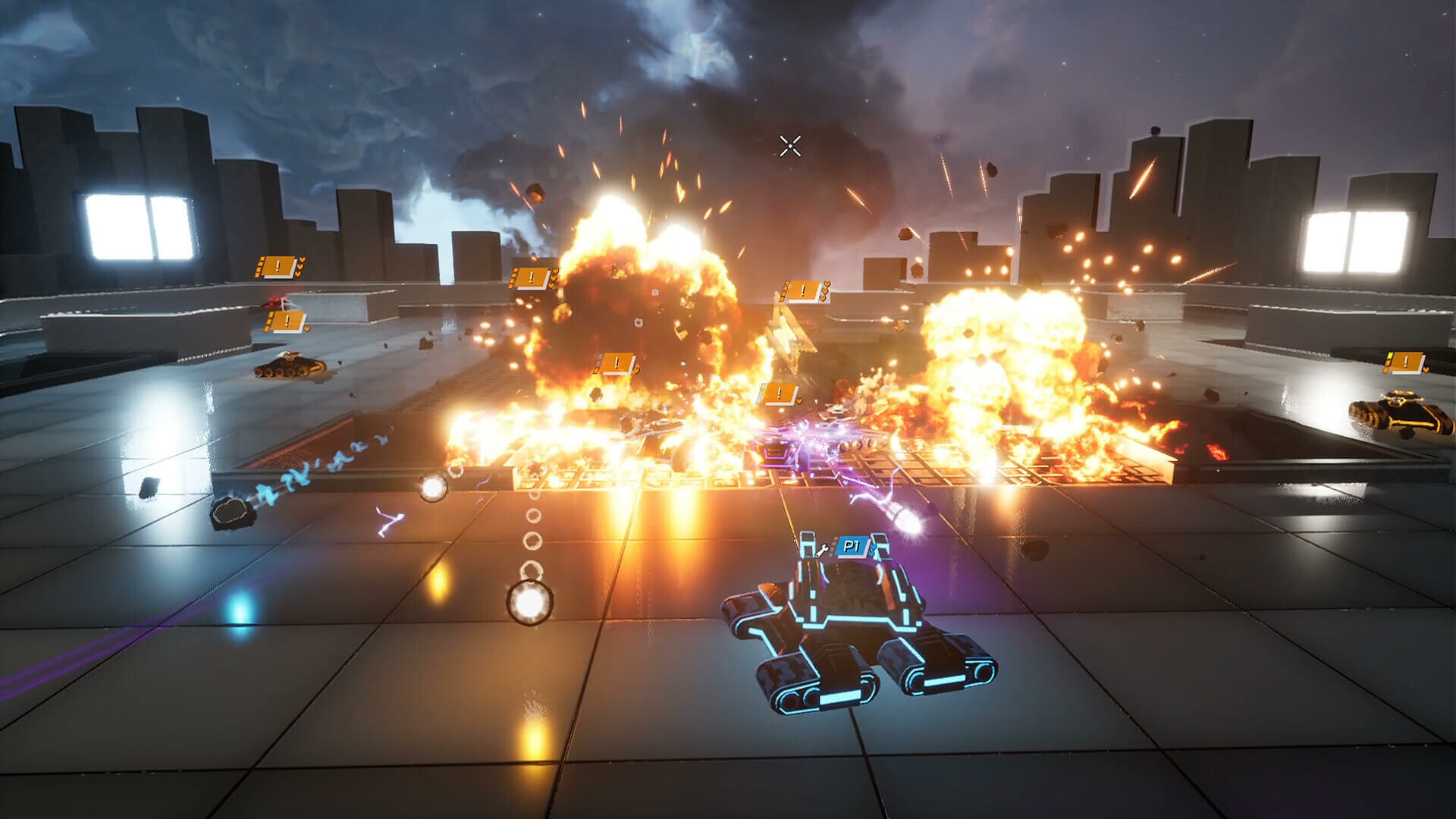Click the enemy alert badge near the right explosion
The image size is (1456, 819).
803,290
